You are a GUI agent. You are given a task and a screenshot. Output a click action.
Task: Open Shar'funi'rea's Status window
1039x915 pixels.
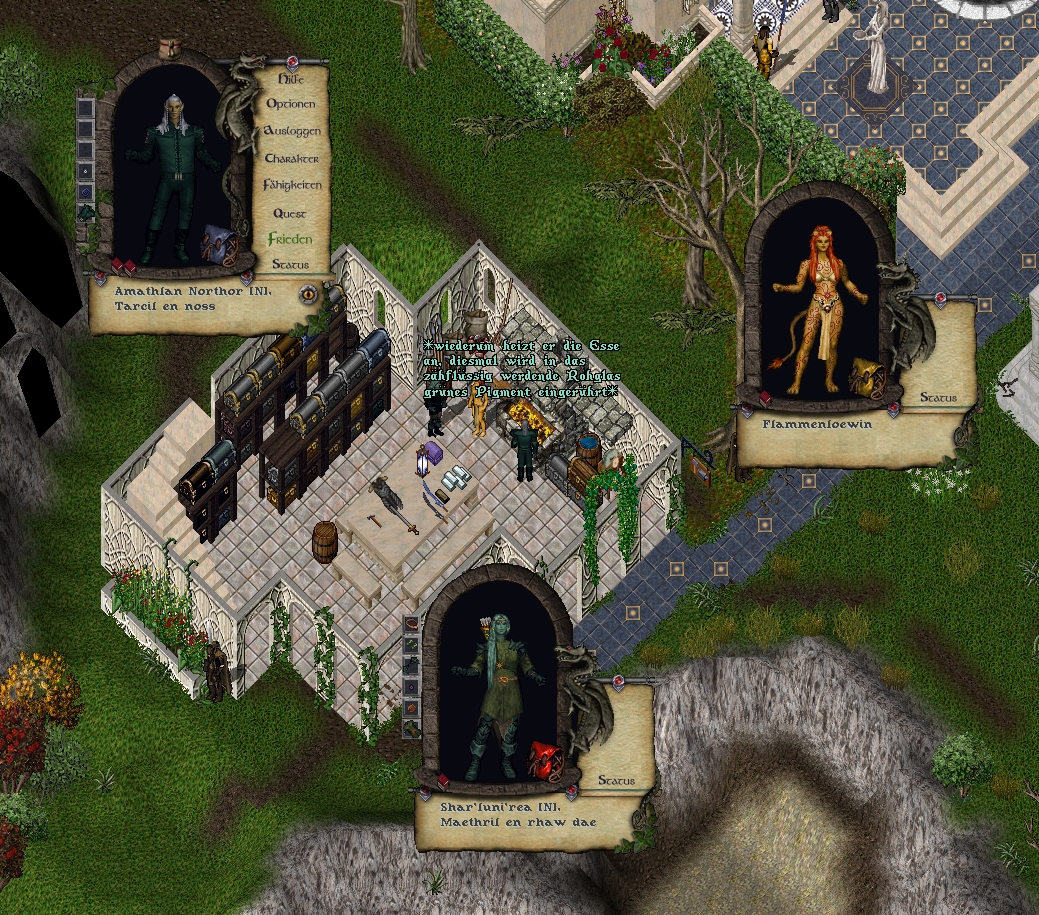[x=616, y=780]
